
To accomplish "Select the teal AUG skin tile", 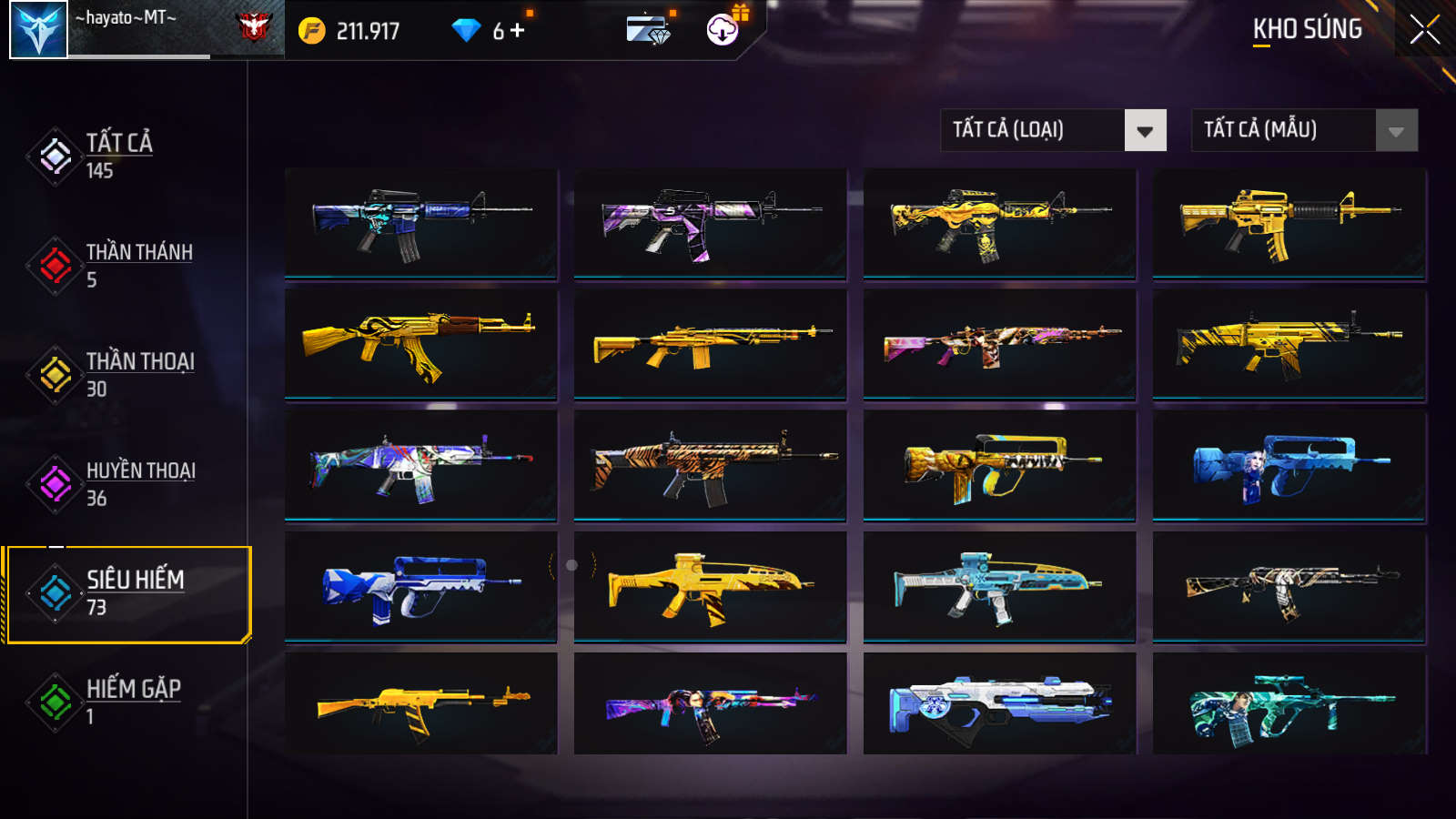I will click(x=1289, y=703).
